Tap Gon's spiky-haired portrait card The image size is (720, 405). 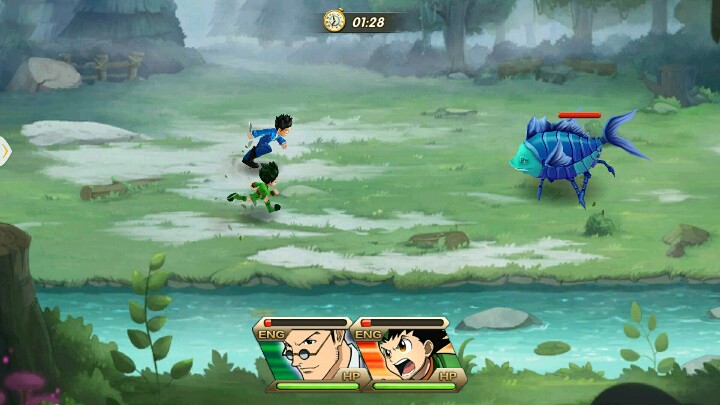point(411,354)
